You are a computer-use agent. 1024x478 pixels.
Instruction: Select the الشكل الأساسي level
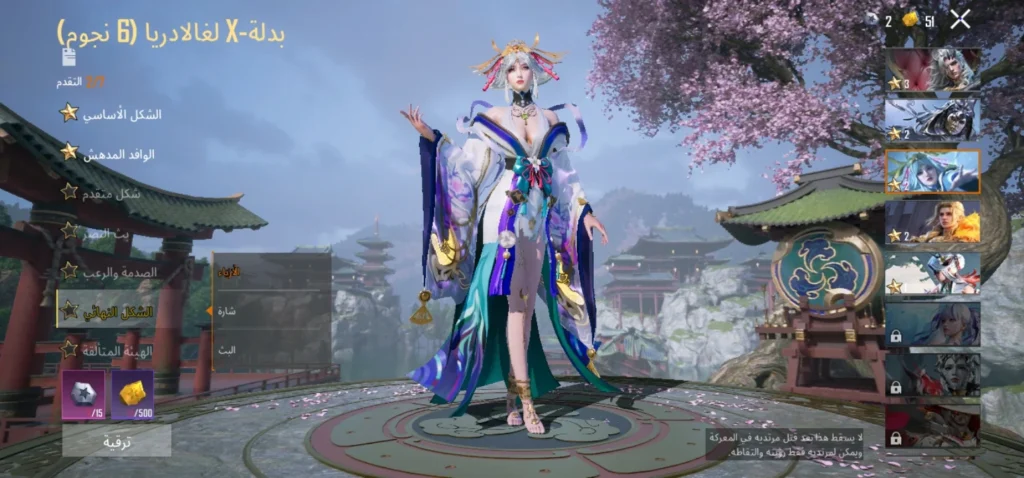click(x=110, y=114)
